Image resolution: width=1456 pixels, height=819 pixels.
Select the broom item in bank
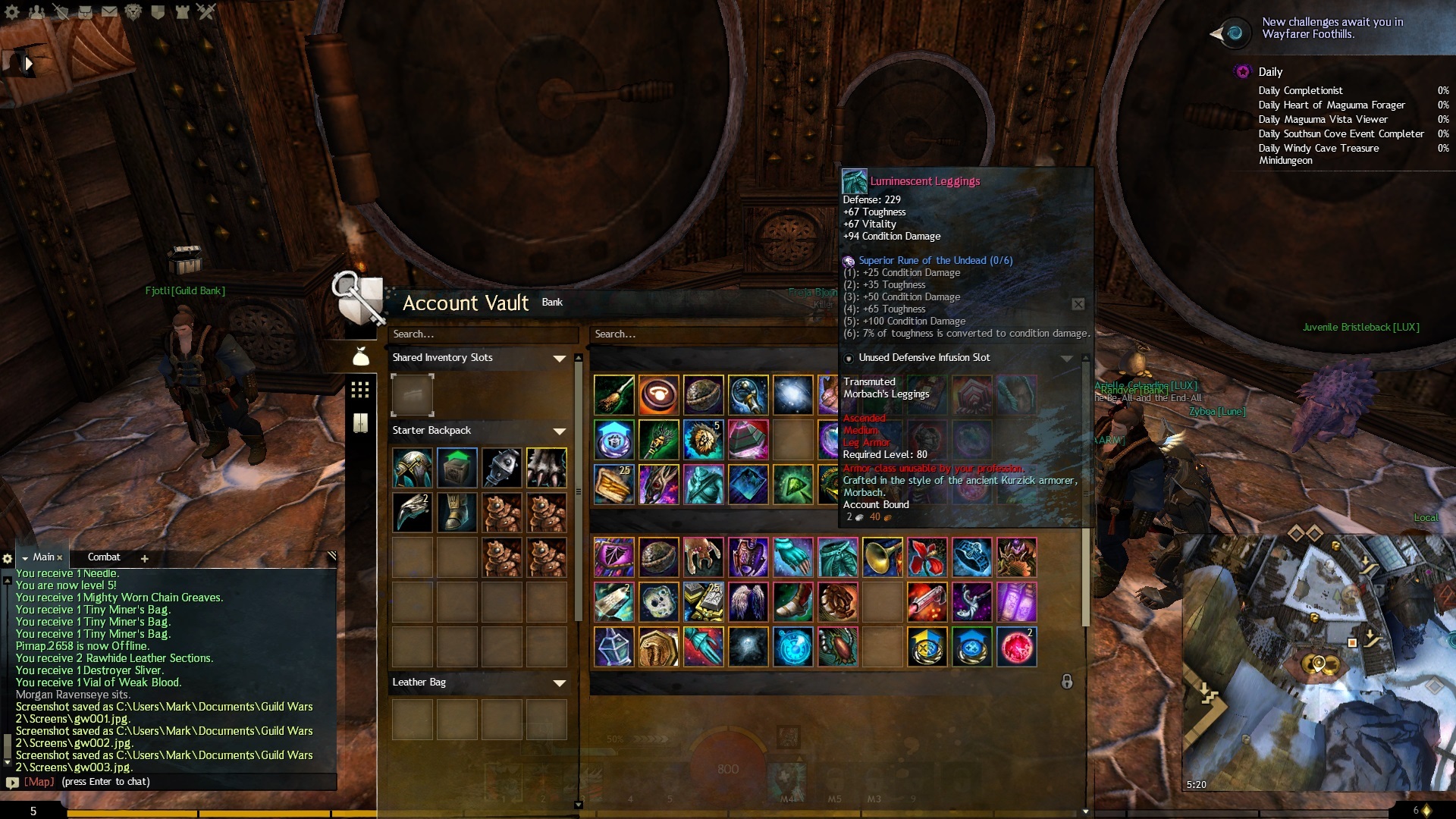tap(613, 395)
